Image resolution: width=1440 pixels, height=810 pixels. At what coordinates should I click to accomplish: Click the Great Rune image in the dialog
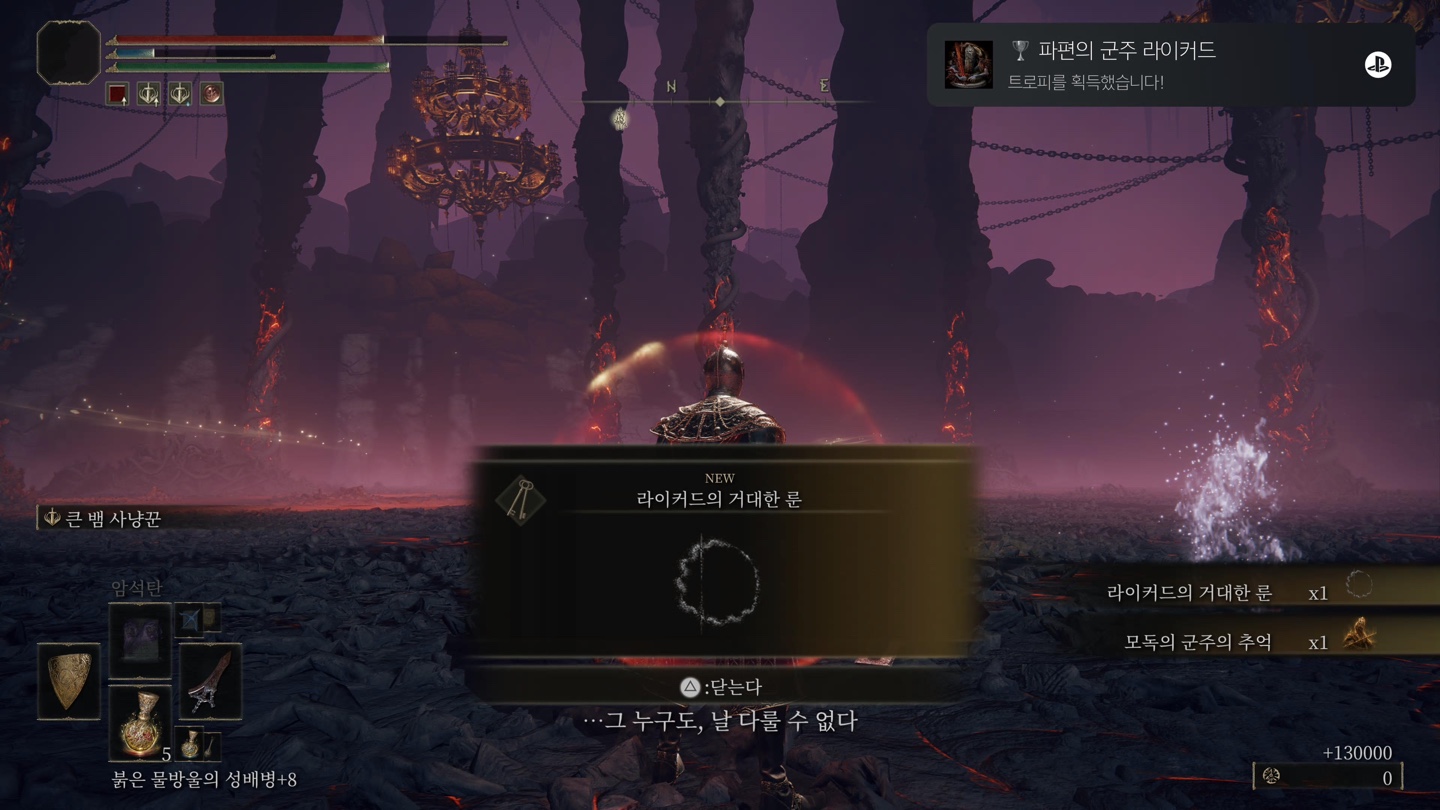[714, 585]
